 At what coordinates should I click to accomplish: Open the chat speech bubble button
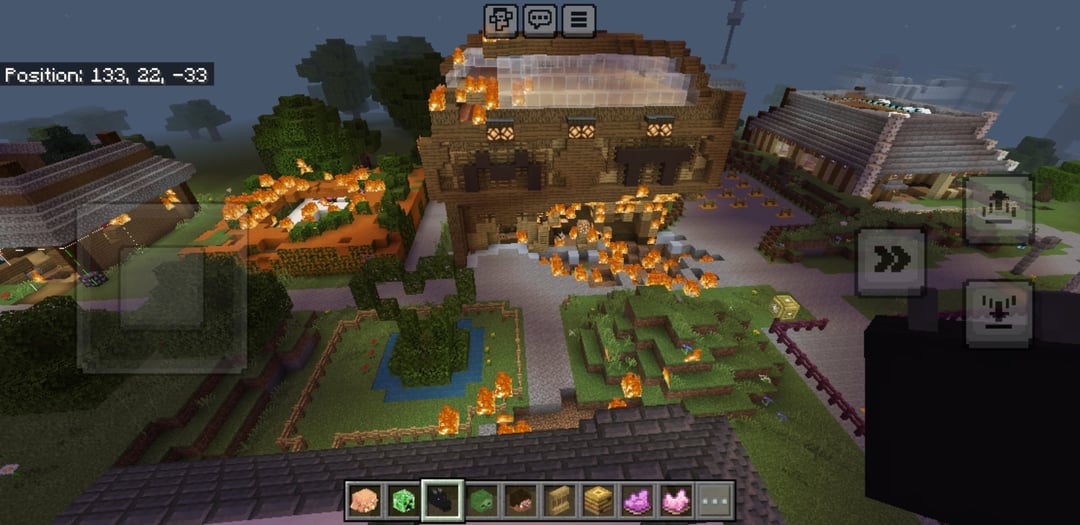(x=540, y=18)
